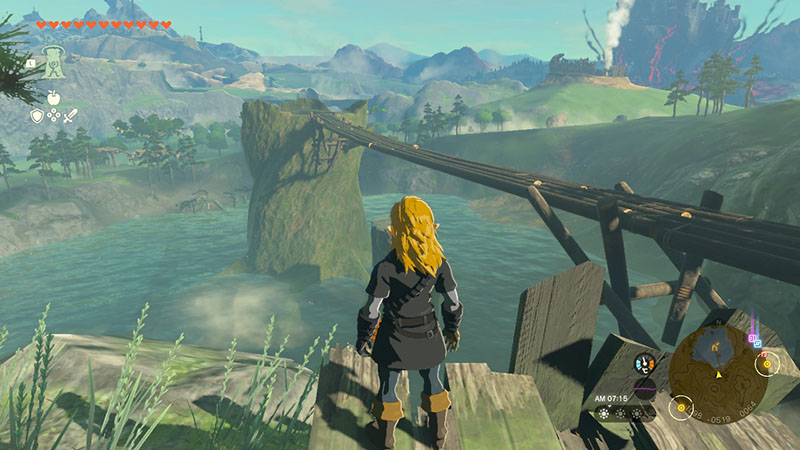Click the temperature gauge icon
Screen dimensions: 800x450
point(645,364)
